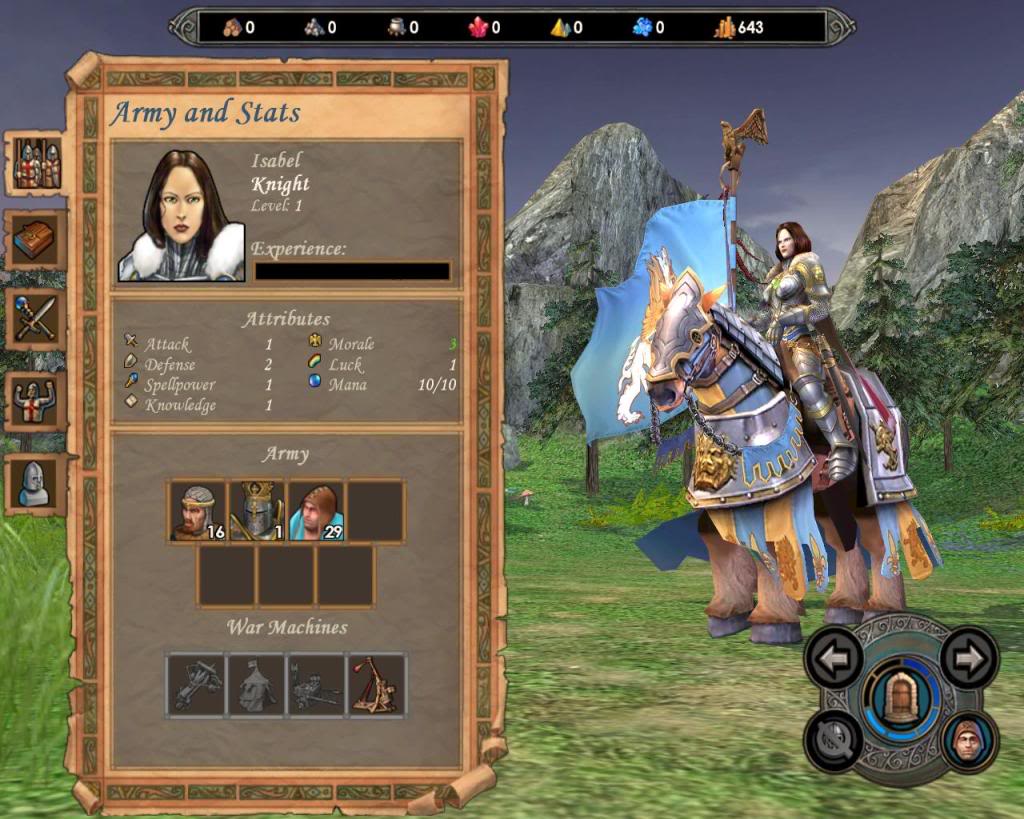The image size is (1024, 819).
Task: Select the stack of 29 hooded peasants
Action: coord(317,511)
